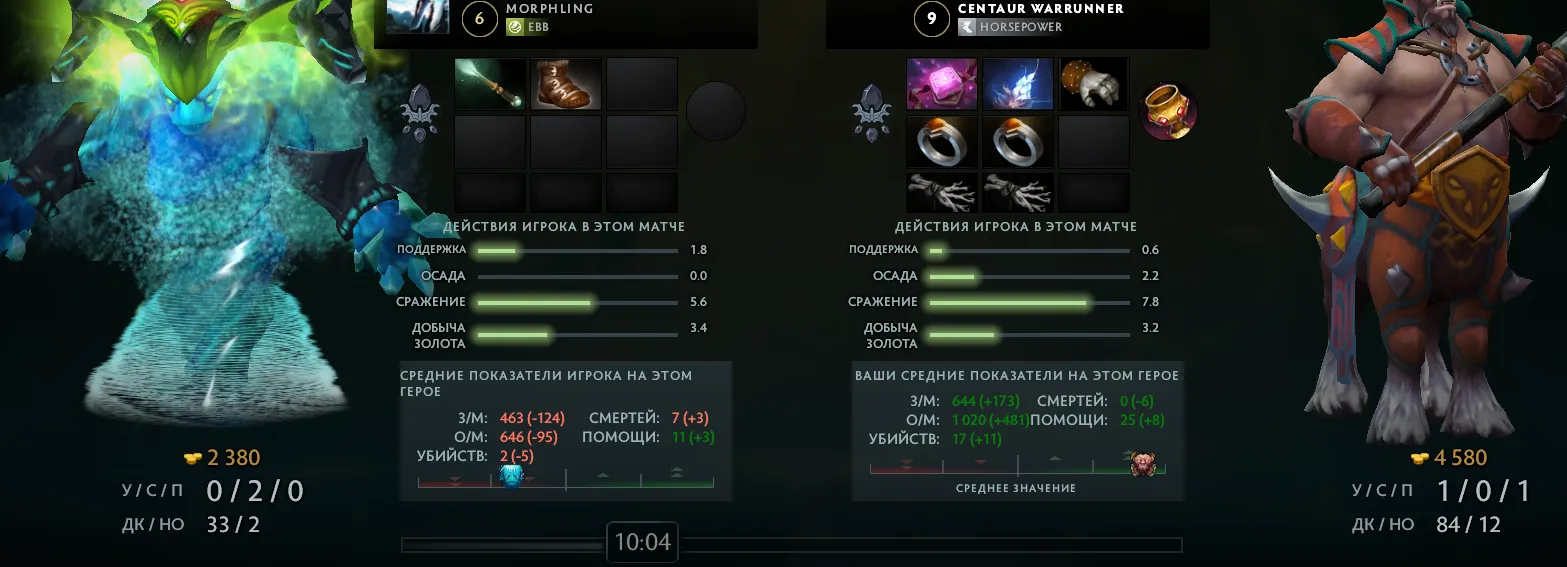The height and width of the screenshot is (567, 1567).
Task: Select the Morphling marker on the average graph
Action: 511,477
